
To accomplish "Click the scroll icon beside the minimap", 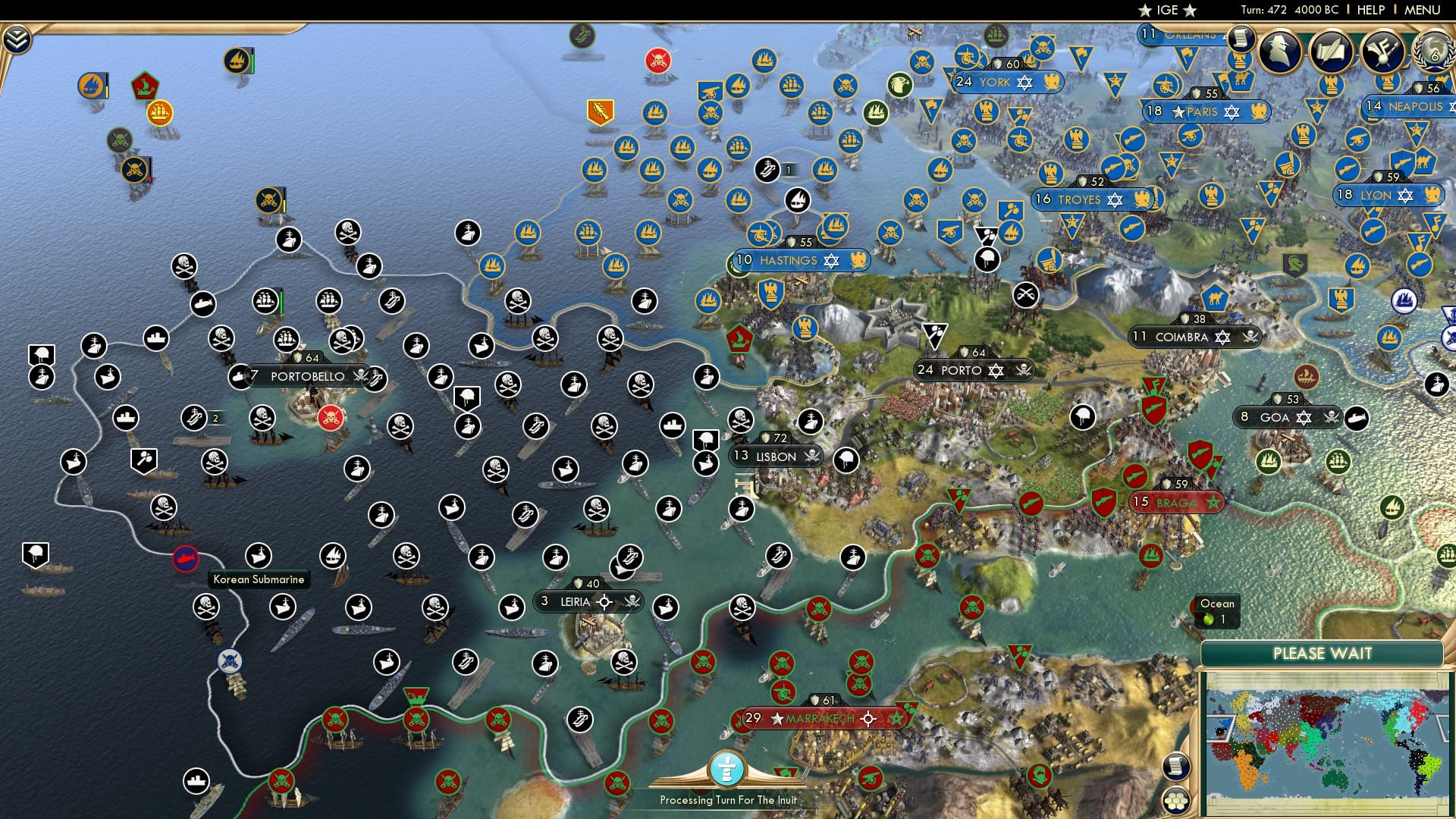I will click(1175, 769).
